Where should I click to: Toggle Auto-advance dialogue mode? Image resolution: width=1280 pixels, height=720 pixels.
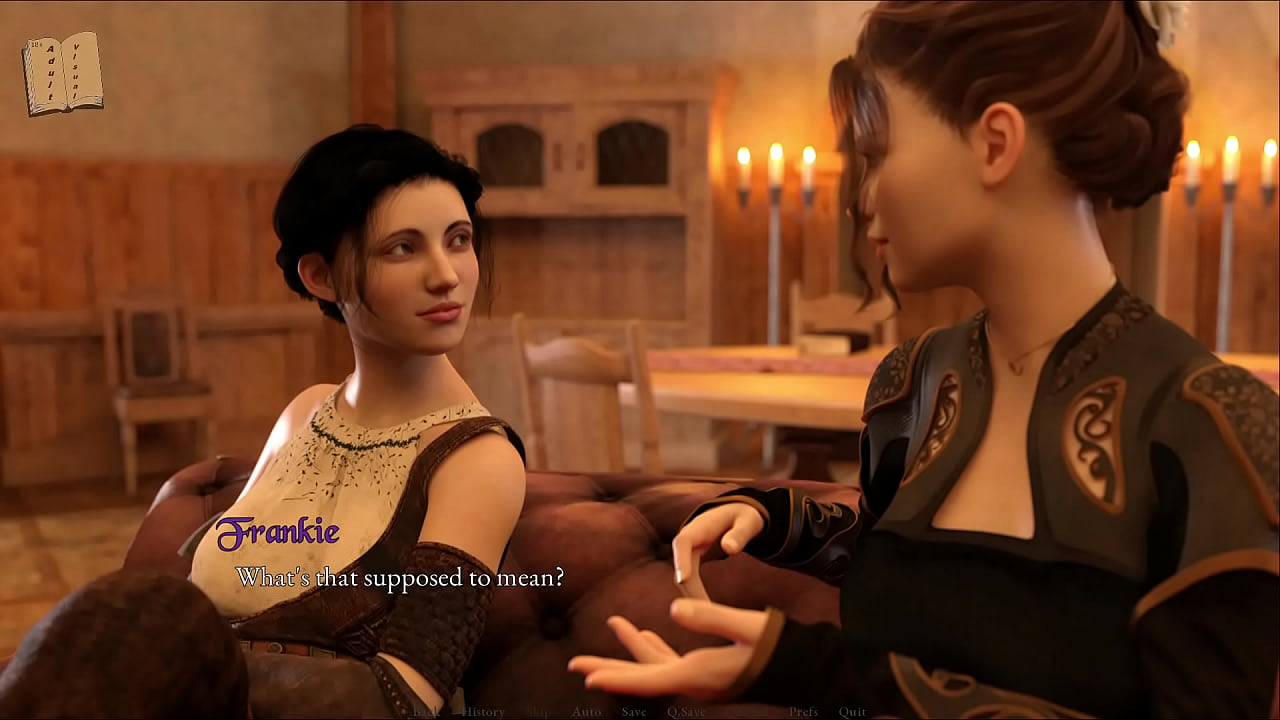point(586,712)
